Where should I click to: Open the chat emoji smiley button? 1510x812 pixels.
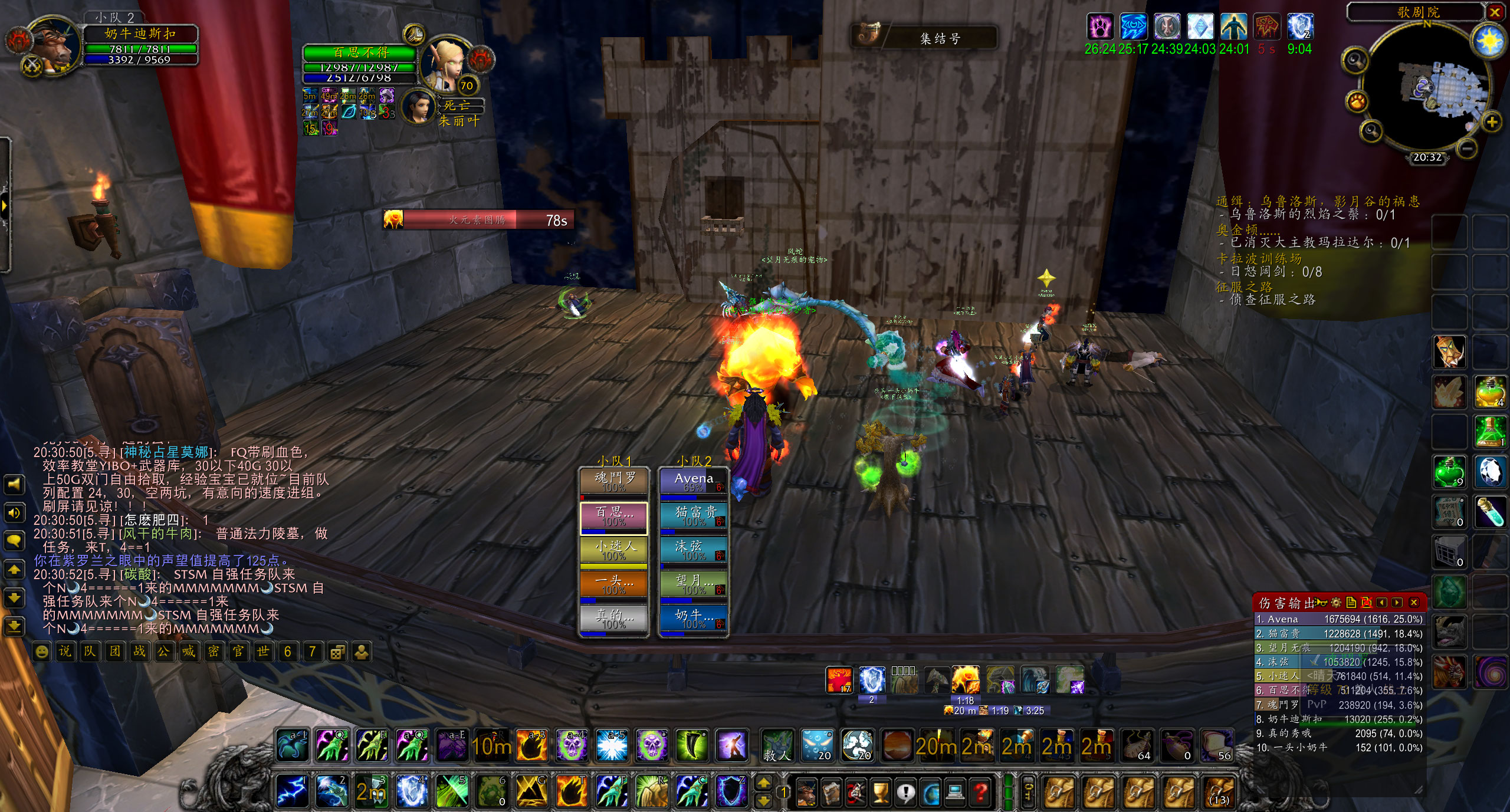tap(41, 652)
